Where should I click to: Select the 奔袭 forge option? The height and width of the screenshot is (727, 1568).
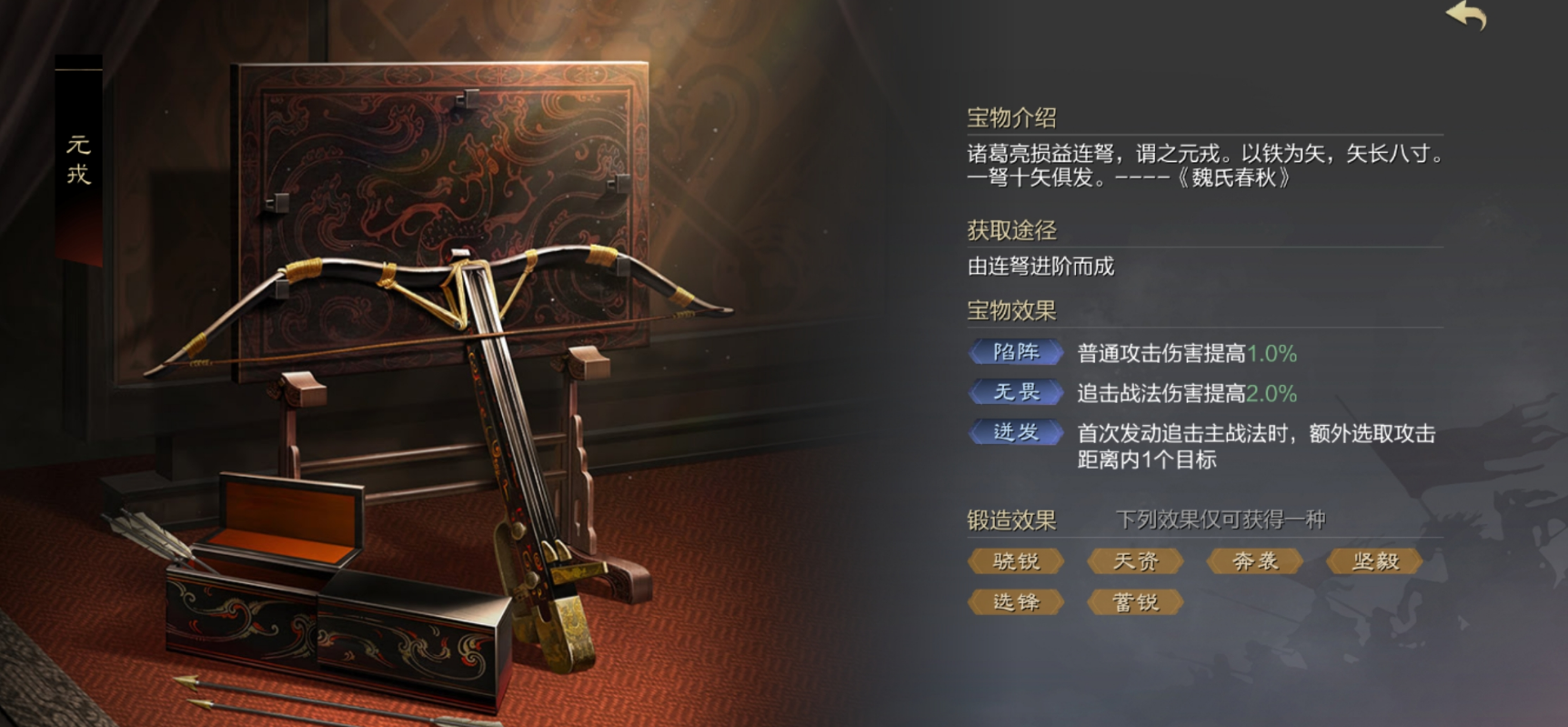click(1255, 560)
